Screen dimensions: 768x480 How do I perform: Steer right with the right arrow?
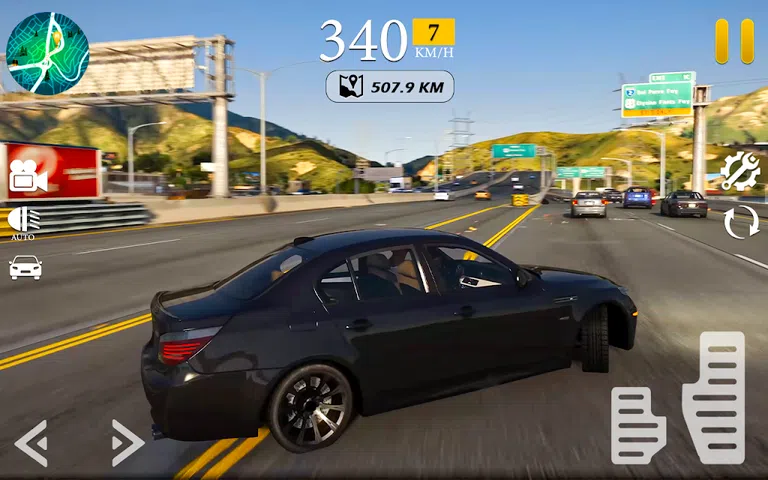[127, 442]
